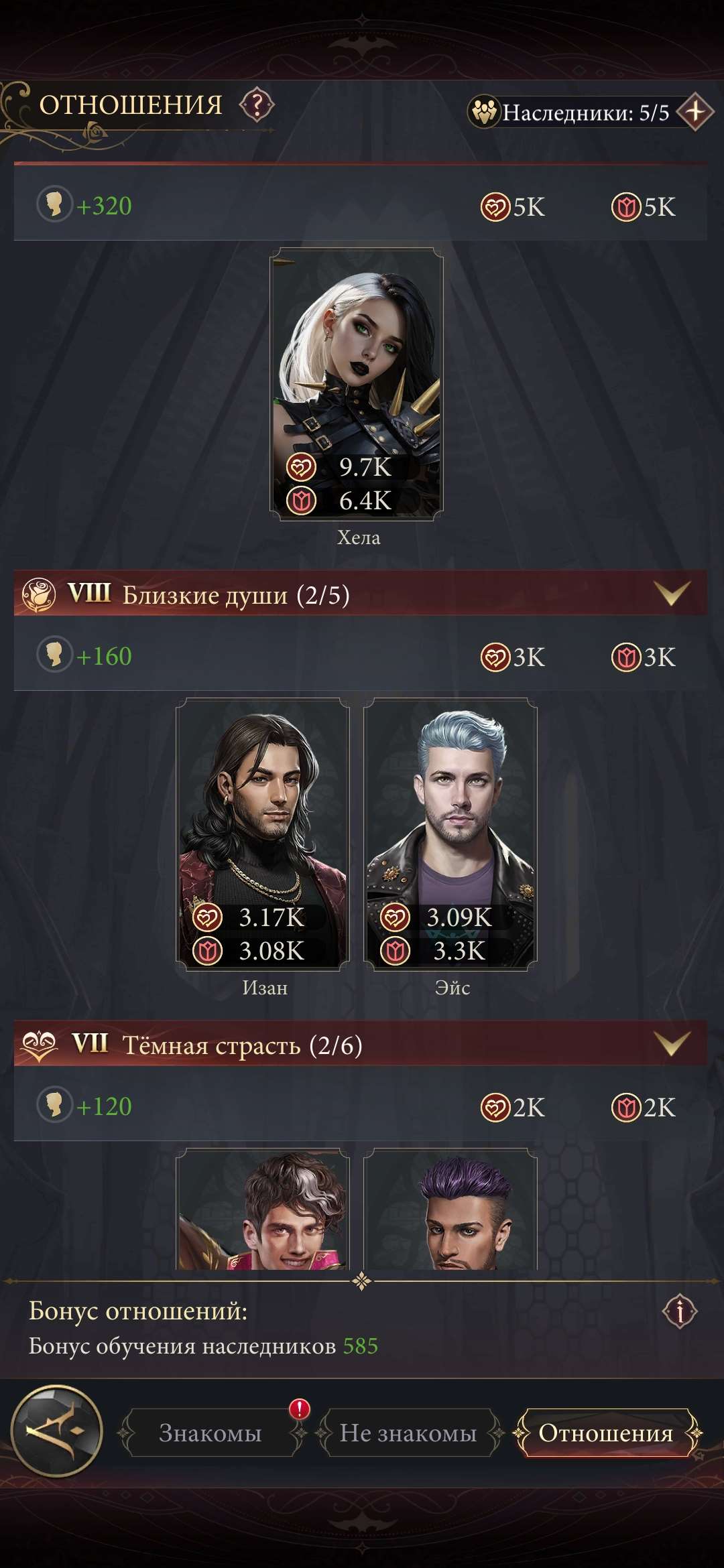Select the curly-haired smiling character card
The width and height of the screenshot is (724, 1568).
point(263,1210)
